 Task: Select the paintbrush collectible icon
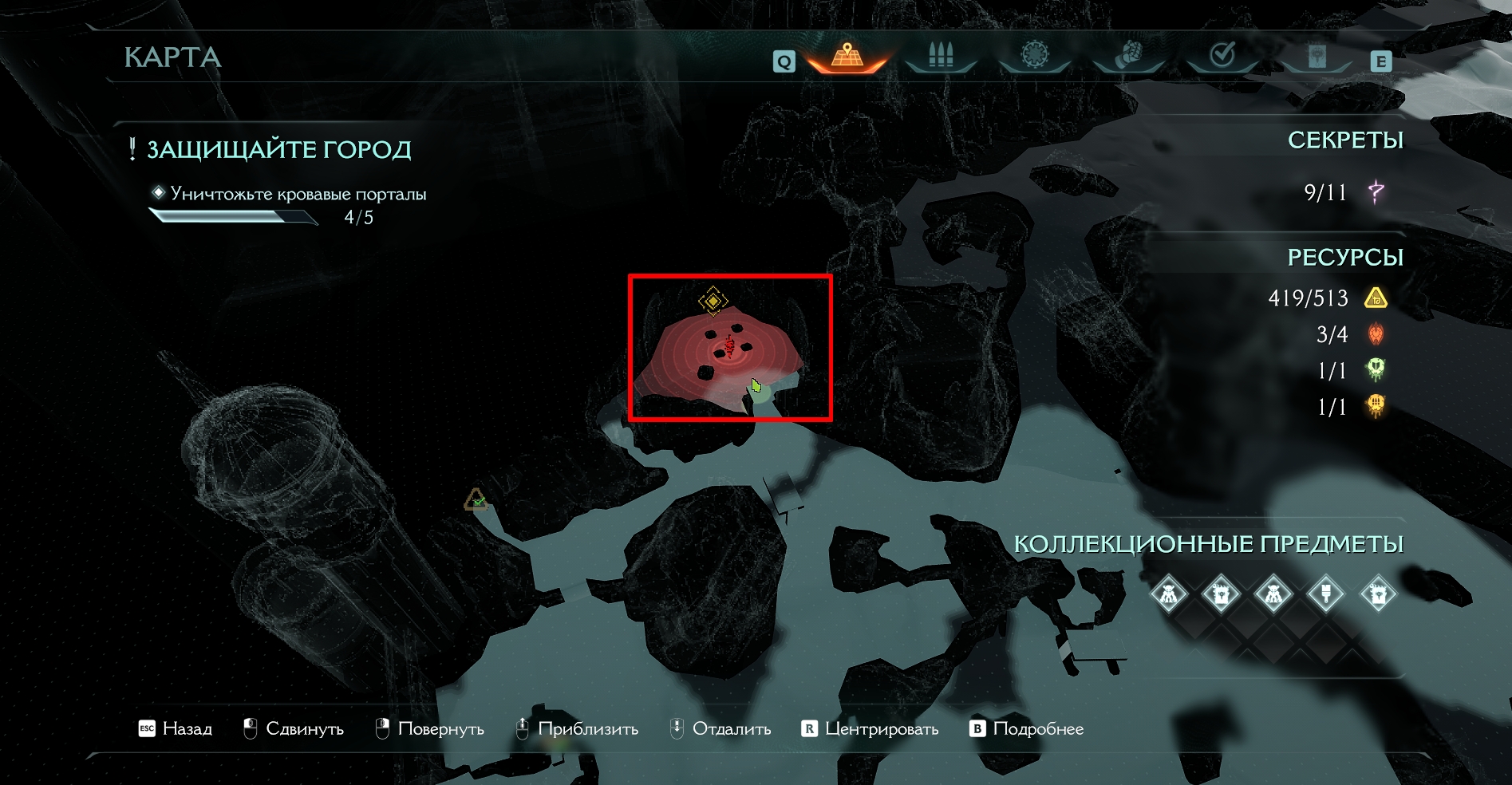pos(1326,594)
